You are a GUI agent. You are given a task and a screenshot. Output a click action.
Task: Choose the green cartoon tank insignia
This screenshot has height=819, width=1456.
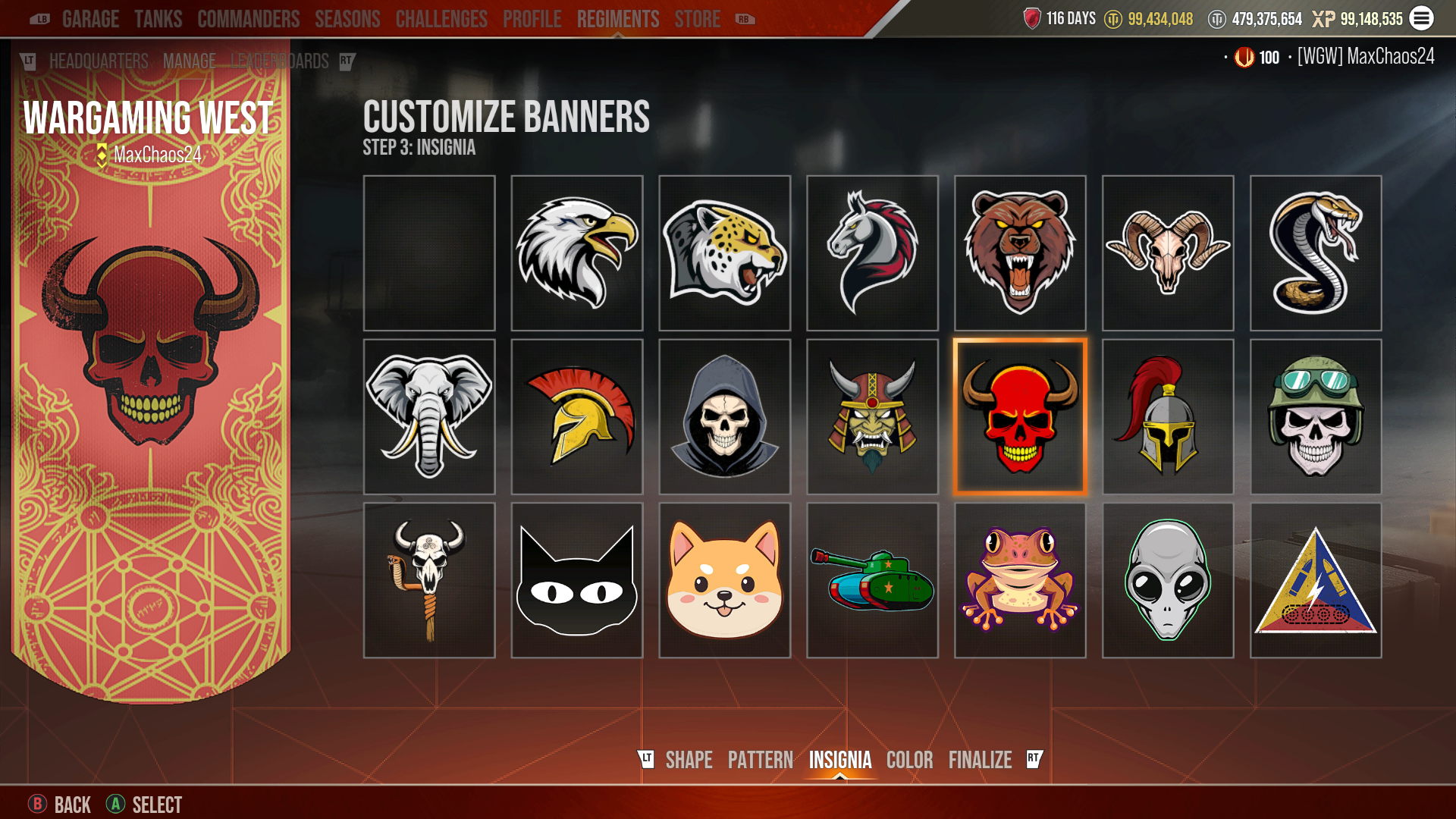872,580
